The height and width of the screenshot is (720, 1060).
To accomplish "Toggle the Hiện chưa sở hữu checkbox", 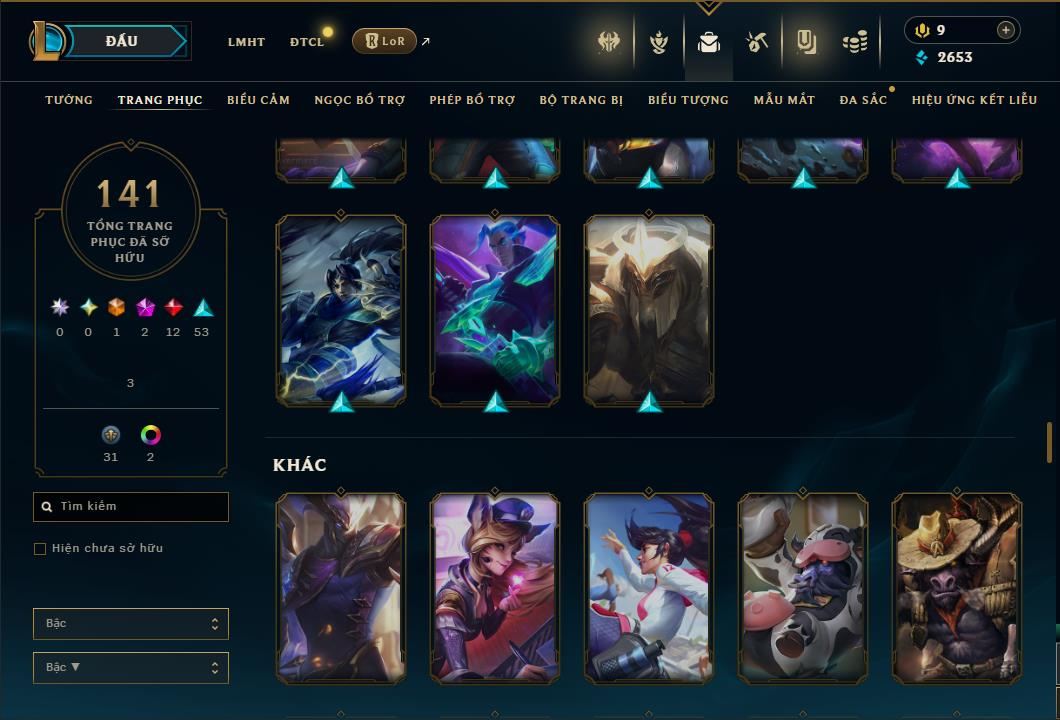I will 40,549.
